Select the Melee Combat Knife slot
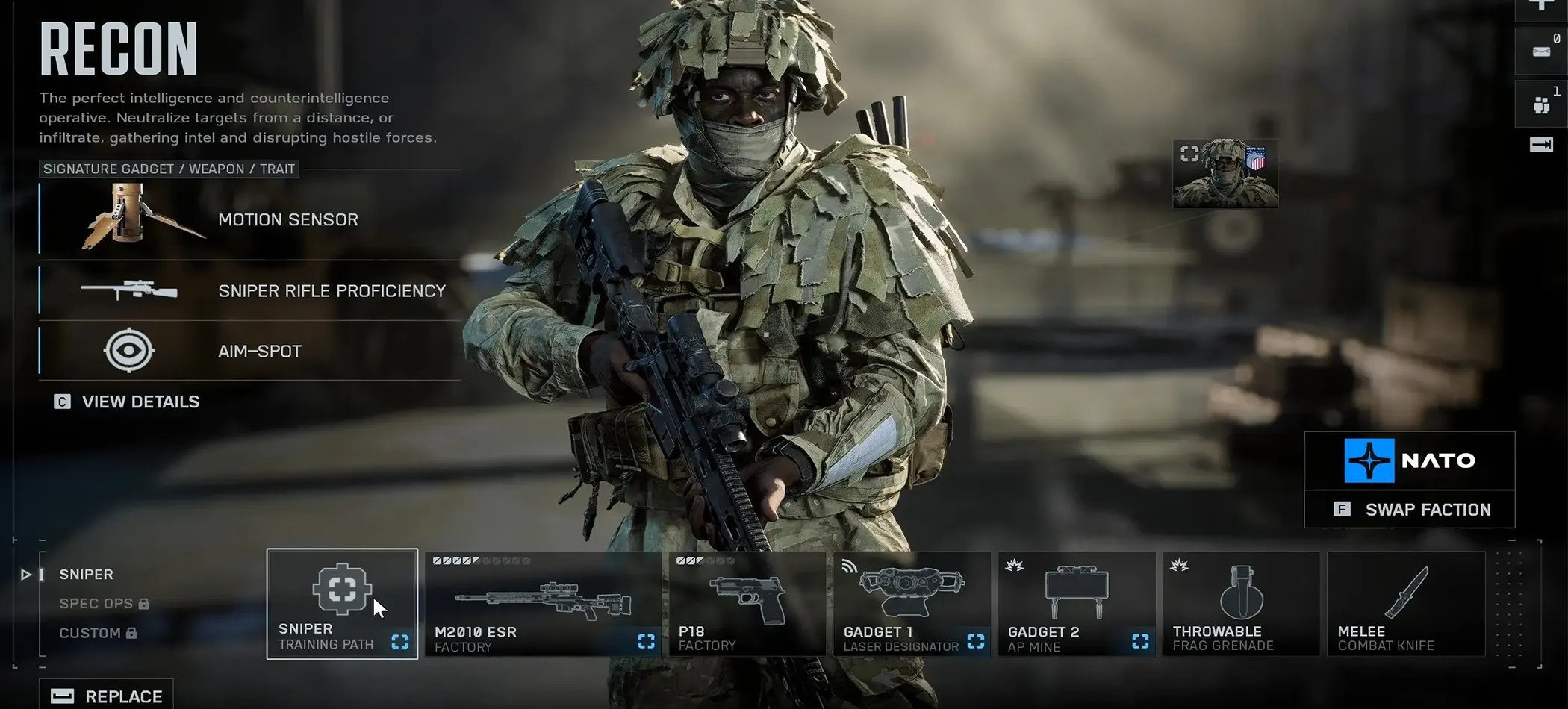The width and height of the screenshot is (1568, 709). pyautogui.click(x=1406, y=604)
